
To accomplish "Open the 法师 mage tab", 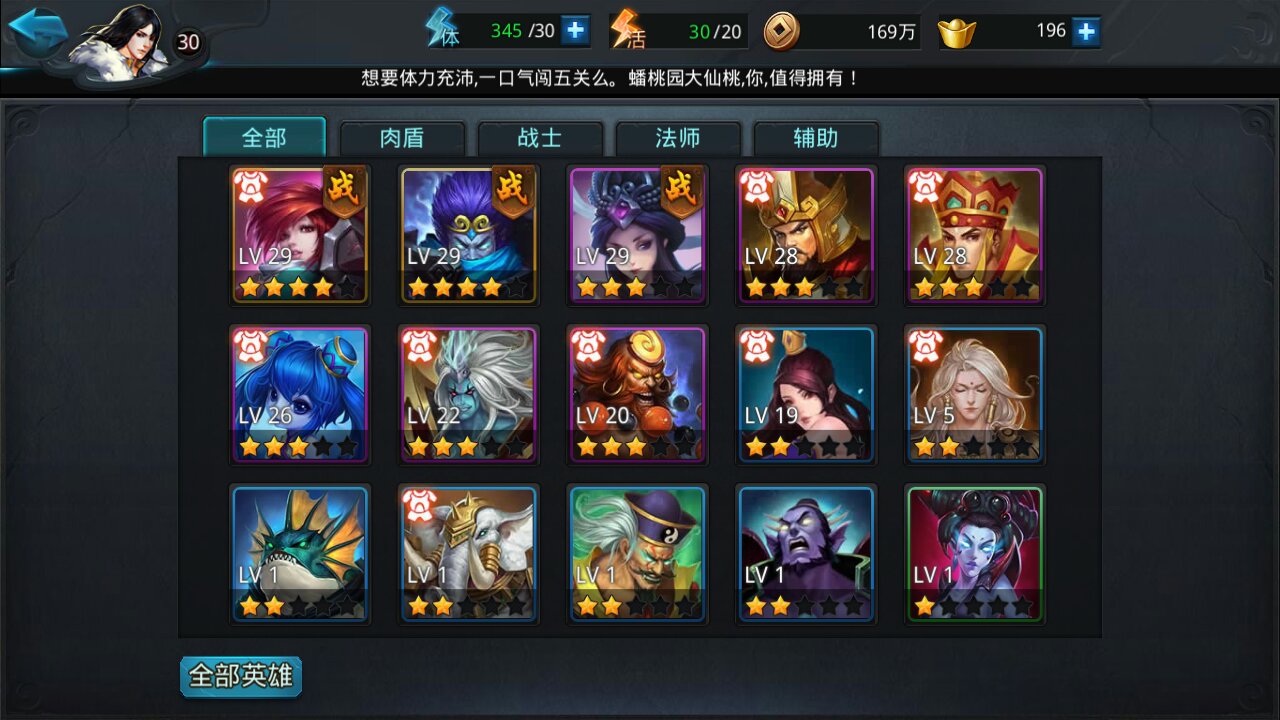I will pos(679,138).
